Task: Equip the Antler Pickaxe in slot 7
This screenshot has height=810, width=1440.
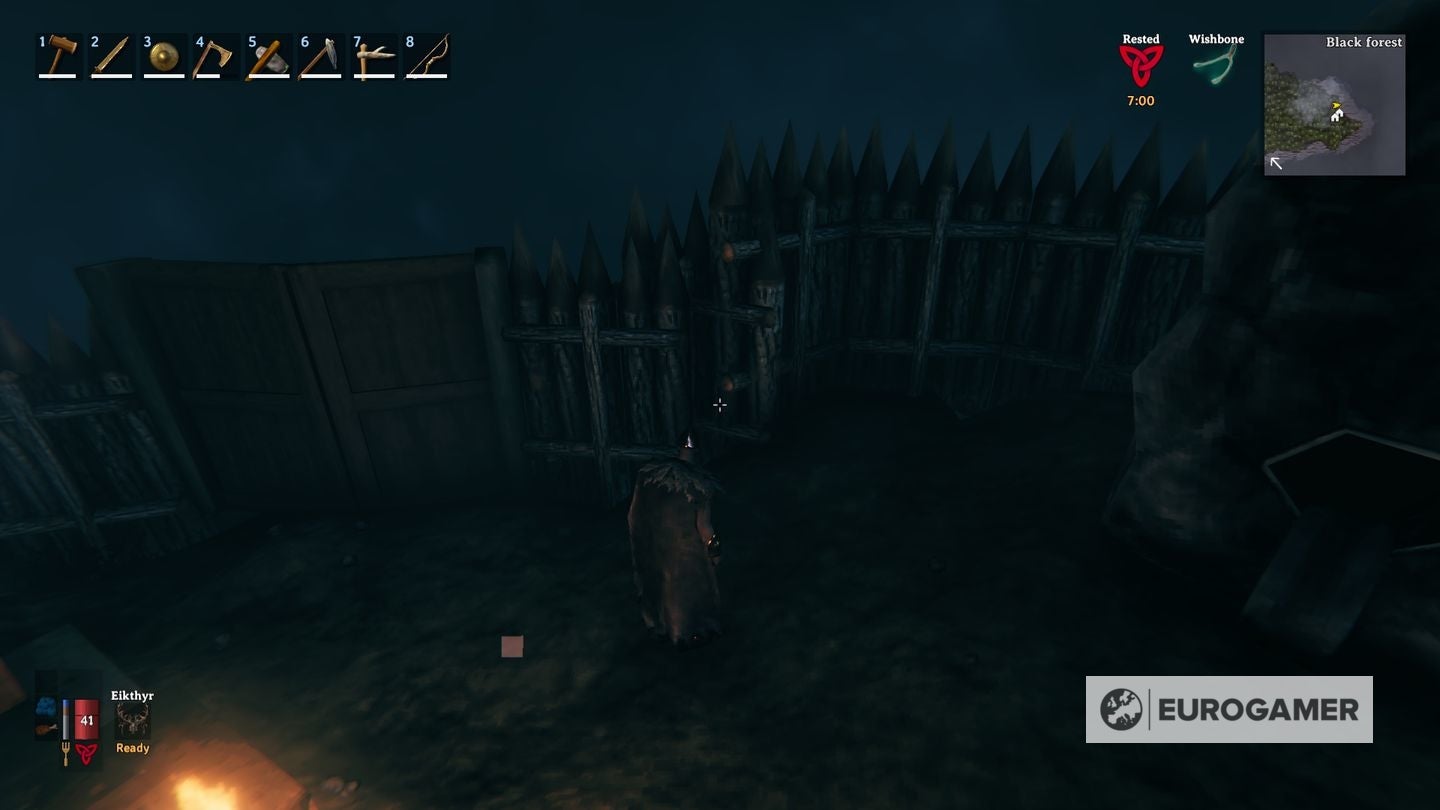Action: tap(374, 55)
